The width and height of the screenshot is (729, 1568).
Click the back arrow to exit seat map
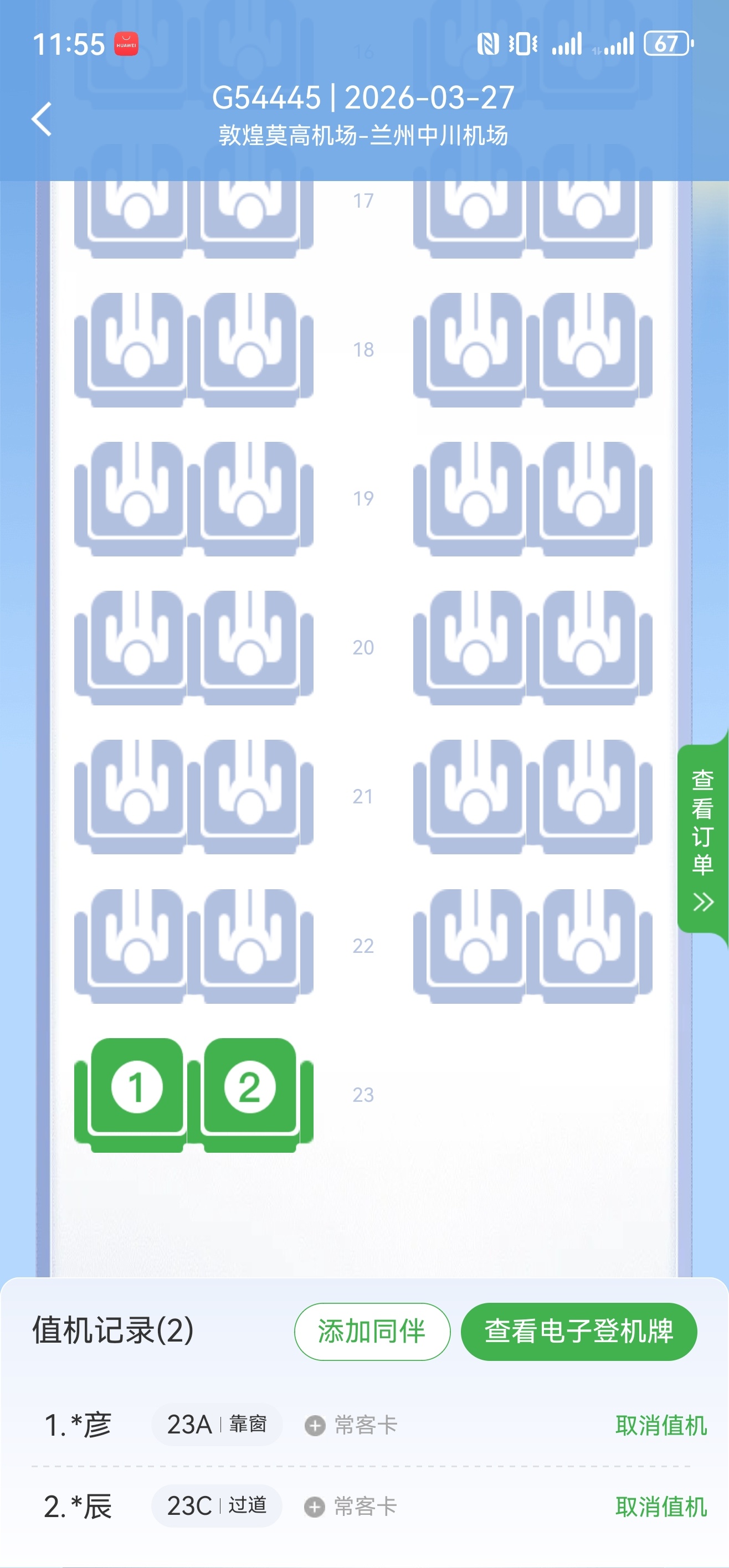pos(41,119)
